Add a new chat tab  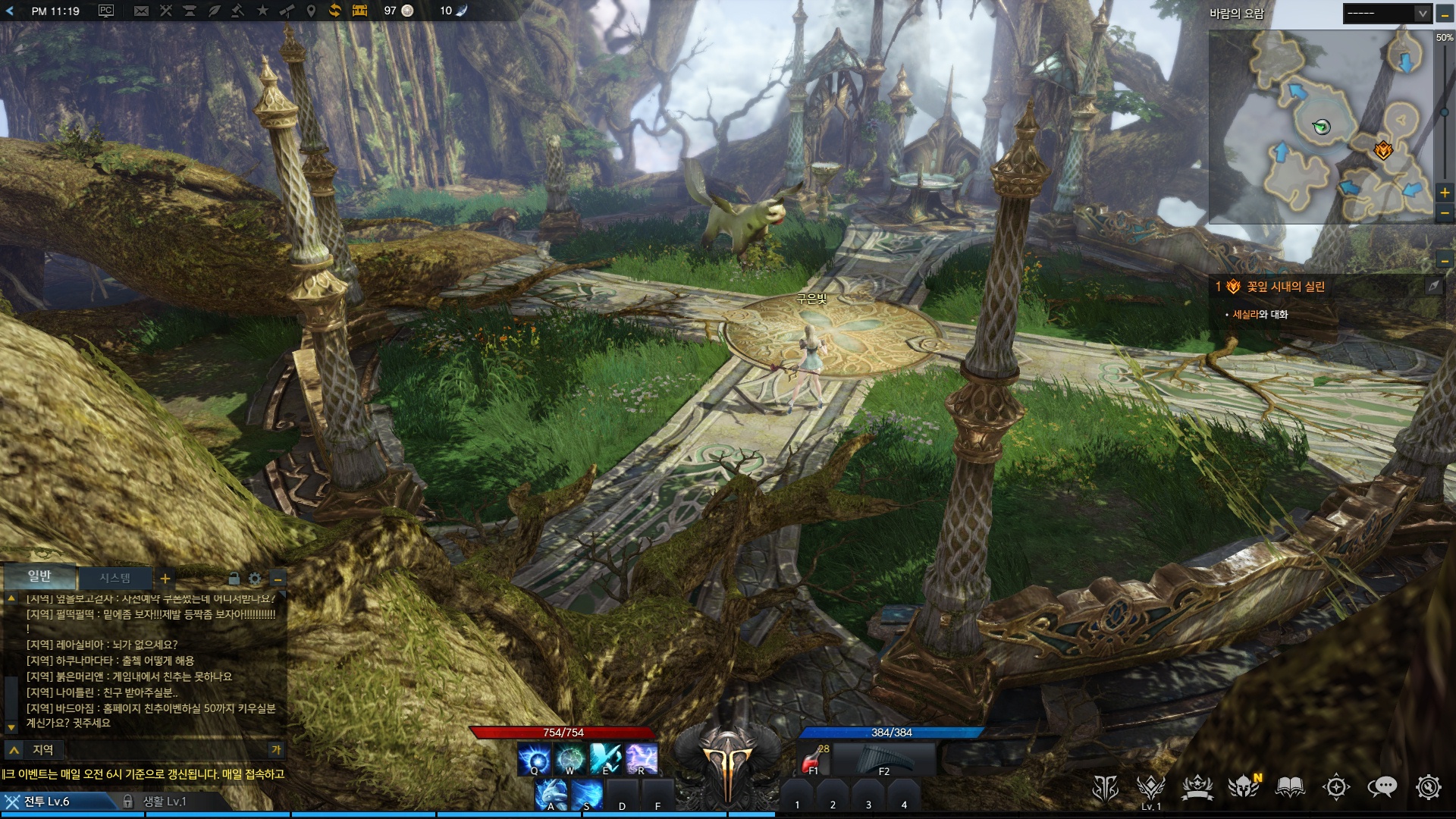tap(165, 579)
